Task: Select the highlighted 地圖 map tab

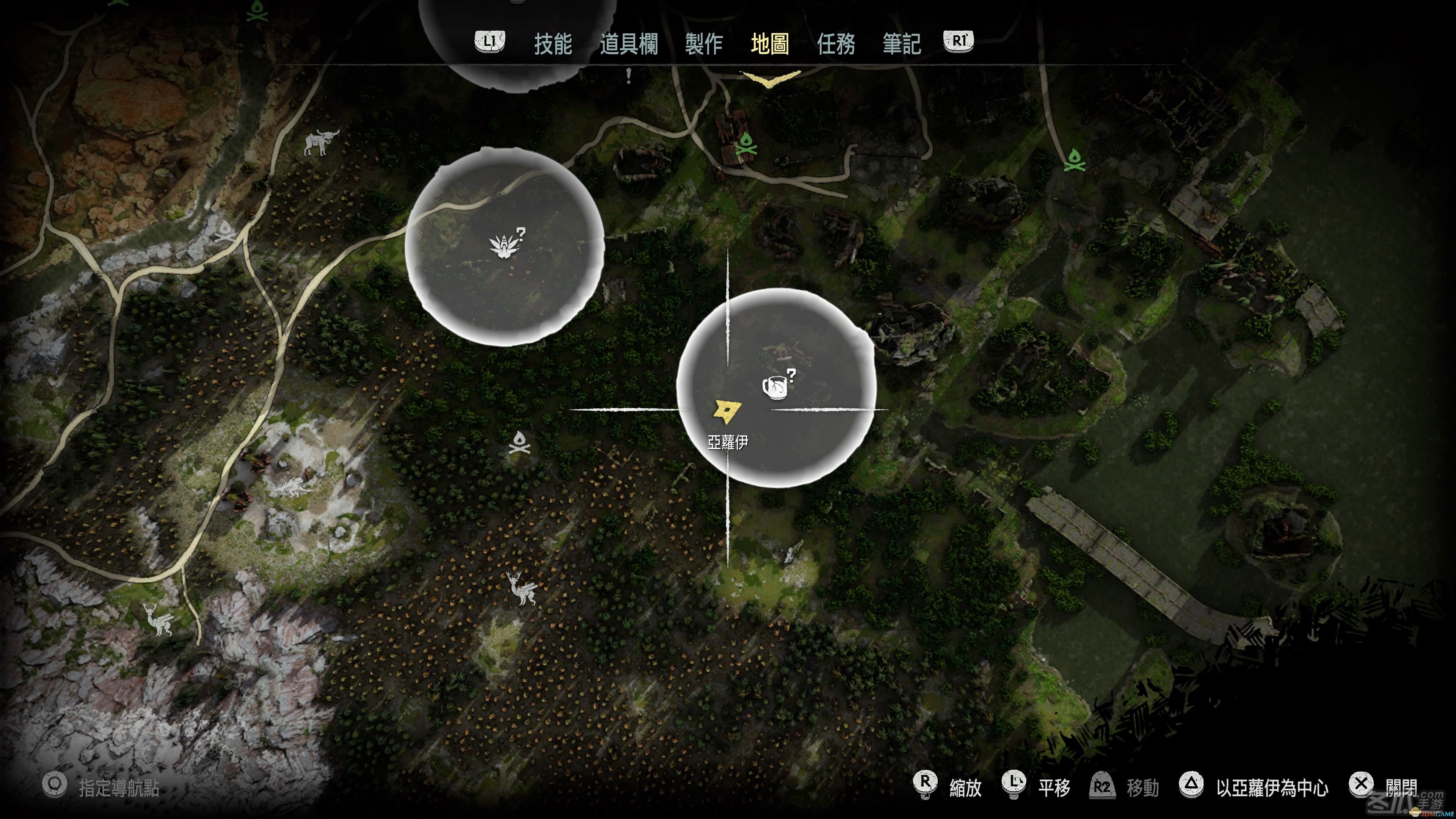Action: (x=770, y=44)
